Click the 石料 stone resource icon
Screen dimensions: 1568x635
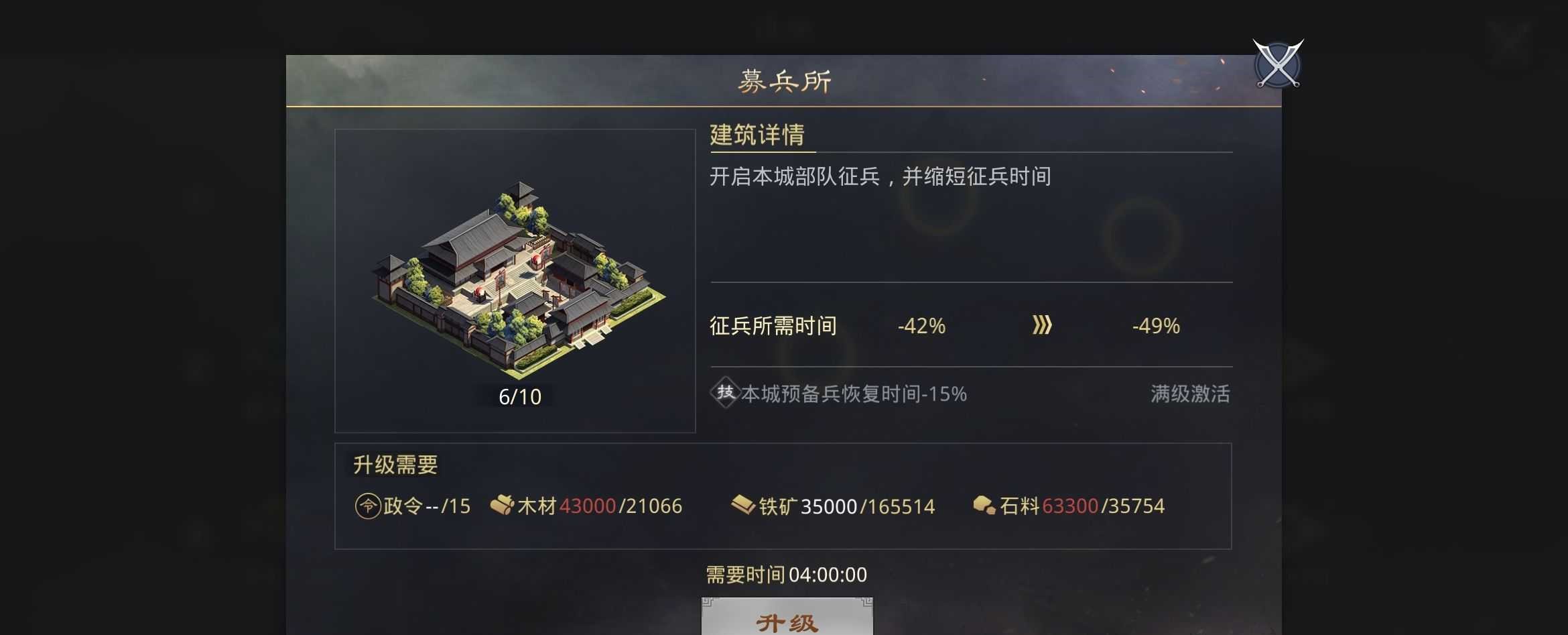(984, 507)
